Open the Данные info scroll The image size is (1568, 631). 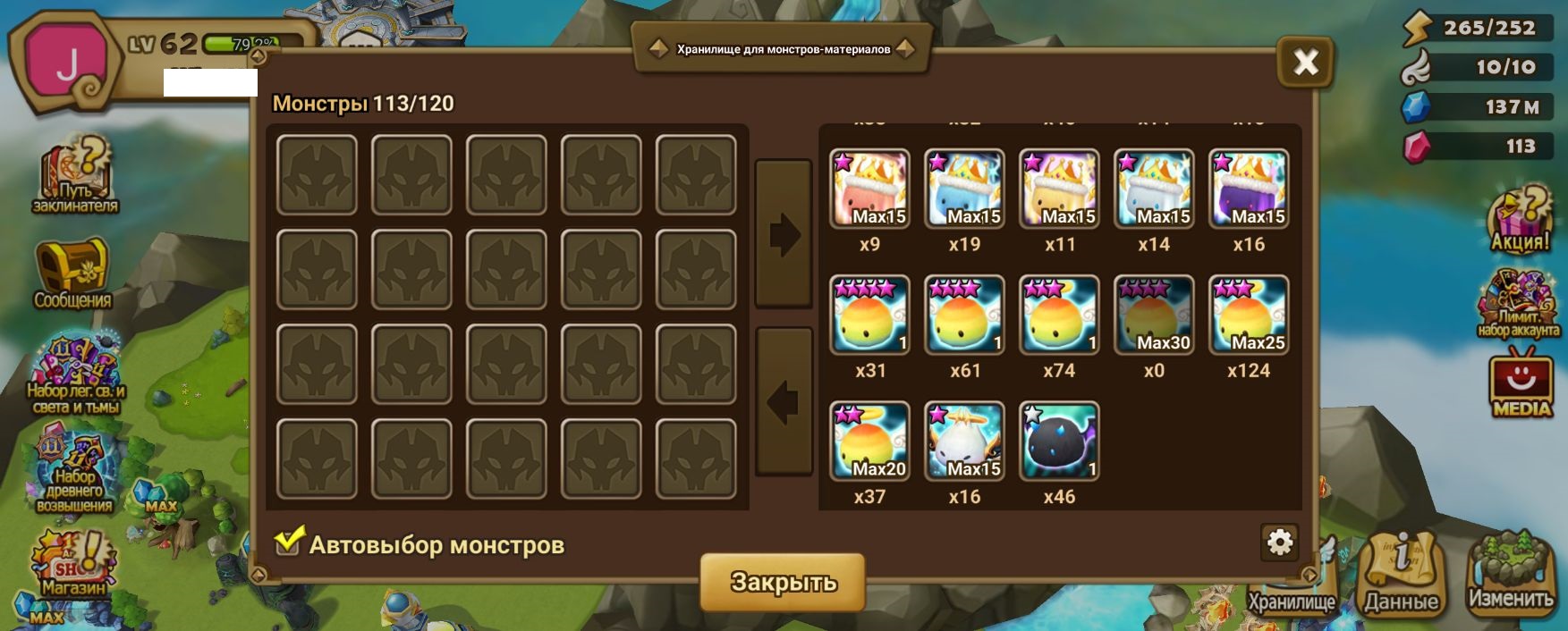pos(1401,573)
